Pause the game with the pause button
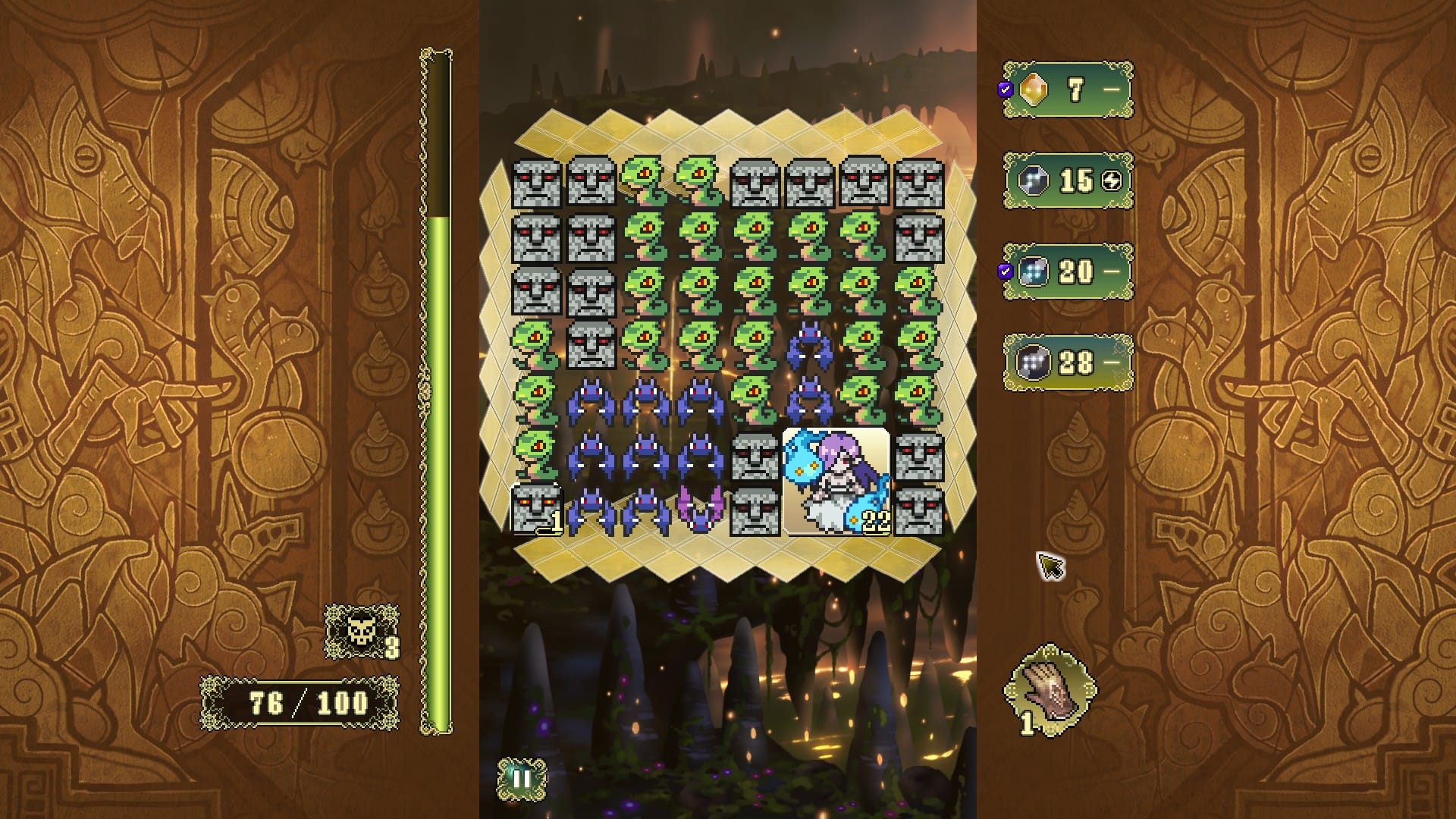The image size is (1456, 819). pos(522,780)
